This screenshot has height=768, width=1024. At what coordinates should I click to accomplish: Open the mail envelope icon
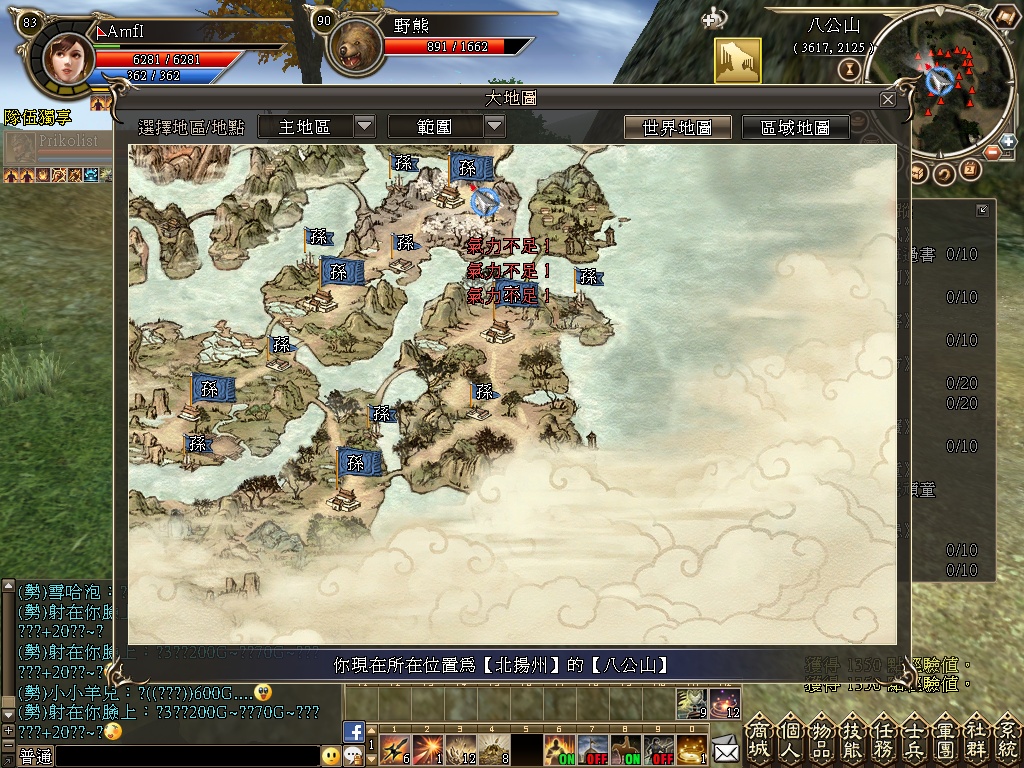pos(726,746)
